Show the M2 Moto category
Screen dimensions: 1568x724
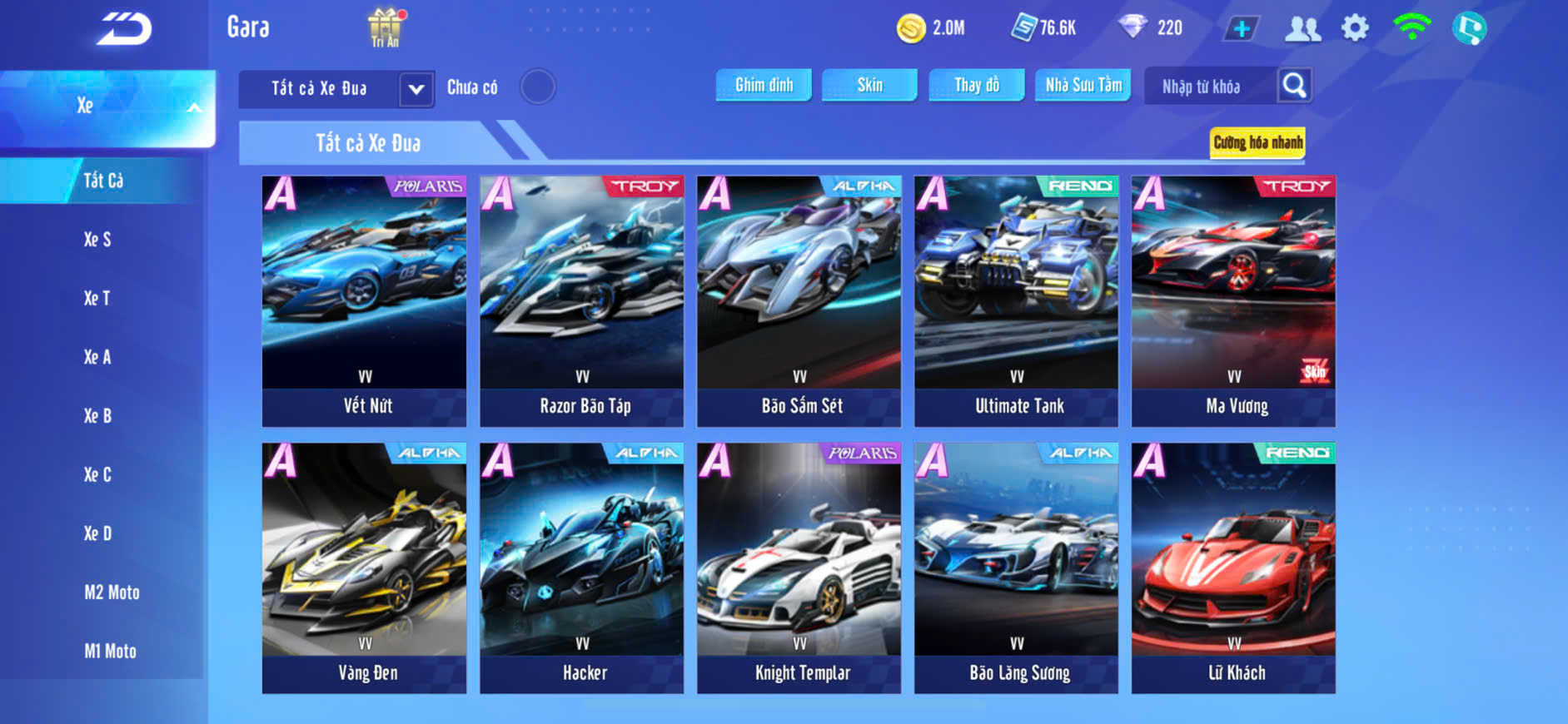click(112, 593)
